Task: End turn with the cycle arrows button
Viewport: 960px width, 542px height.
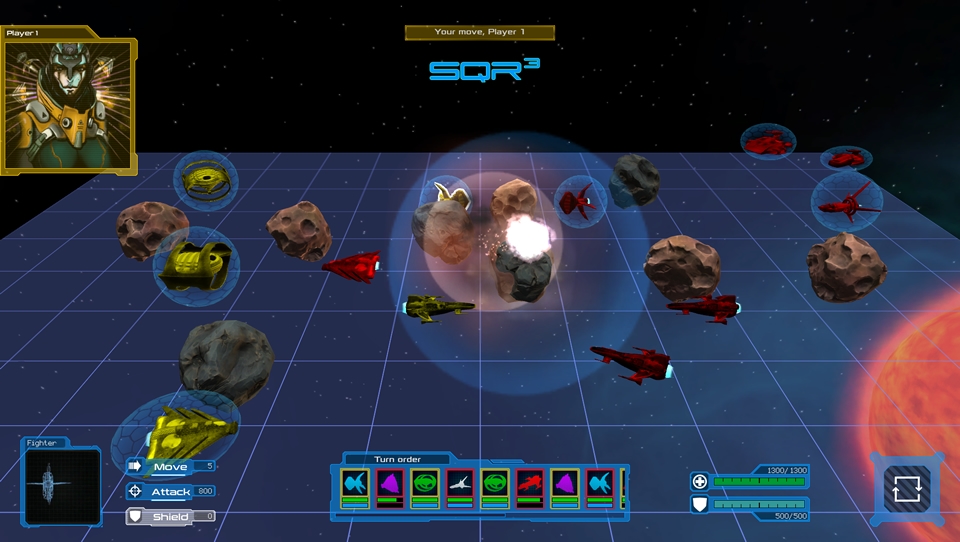Action: [906, 489]
